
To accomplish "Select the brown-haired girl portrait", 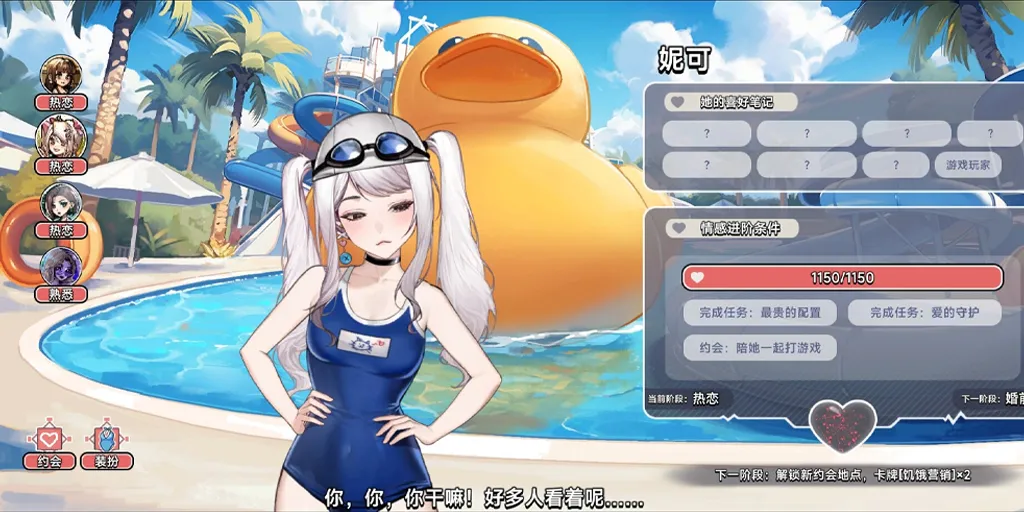I will tap(60, 74).
